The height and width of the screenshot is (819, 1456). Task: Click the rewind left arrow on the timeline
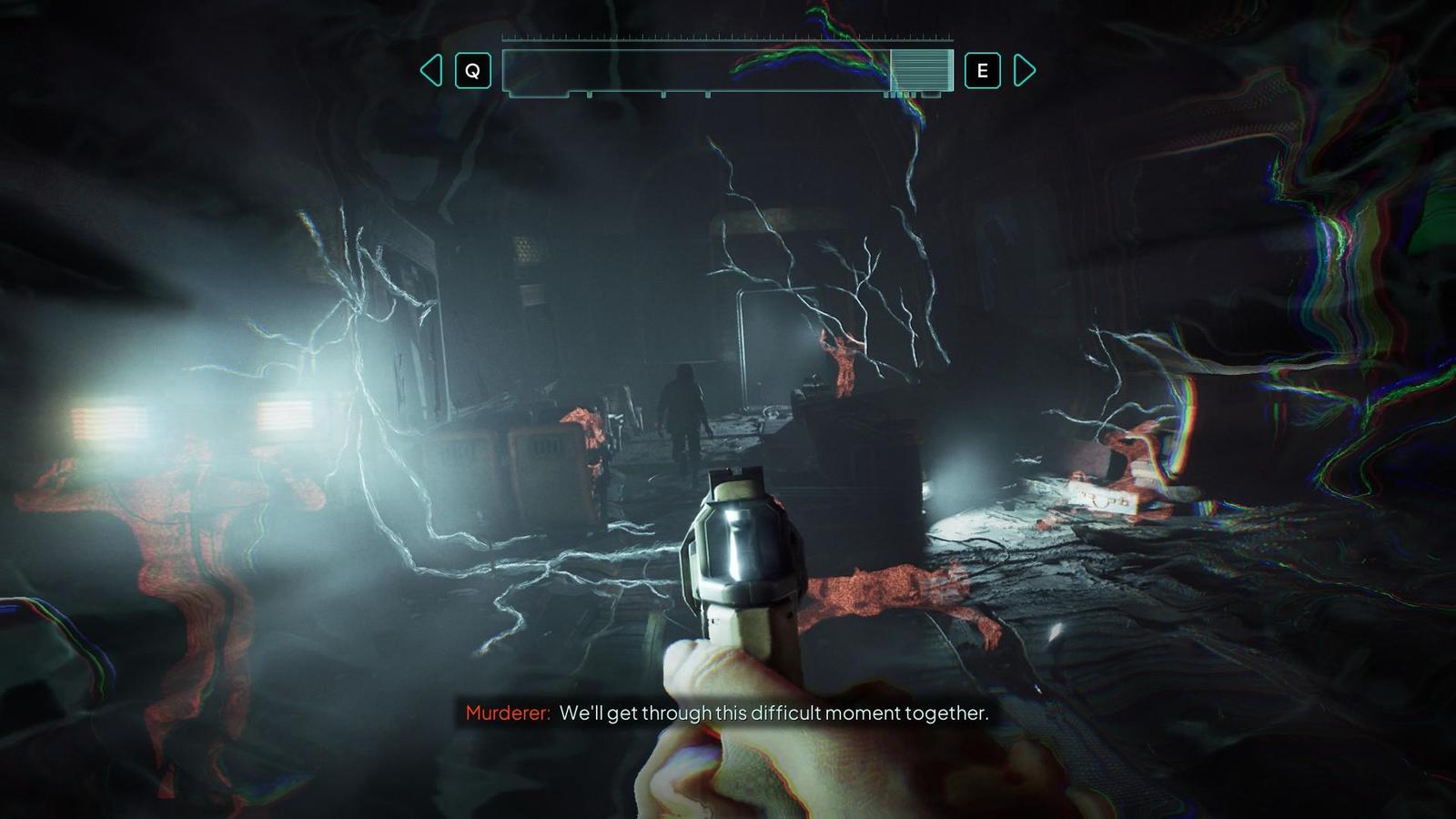click(431, 70)
